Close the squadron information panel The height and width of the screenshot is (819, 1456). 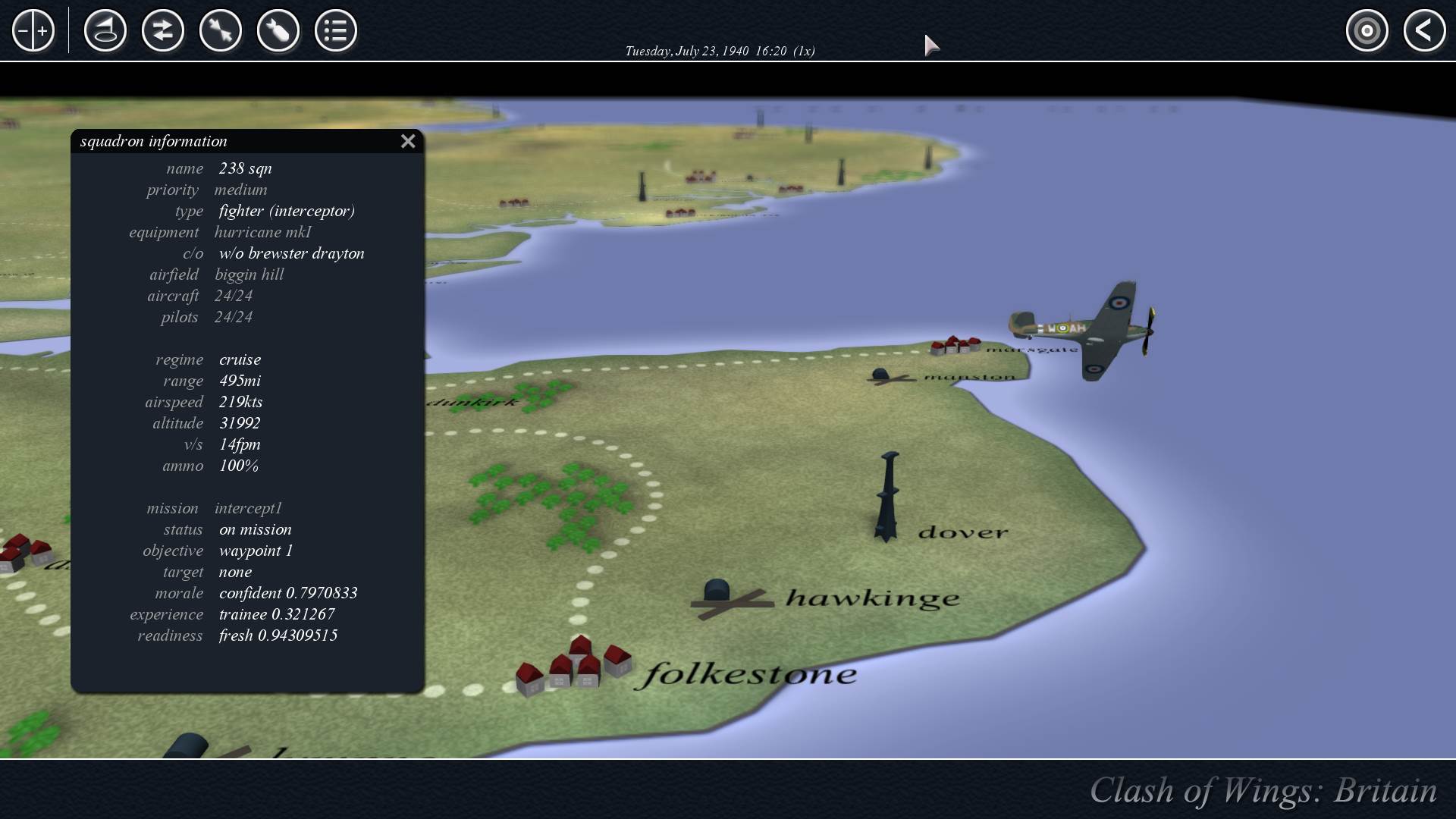point(408,141)
